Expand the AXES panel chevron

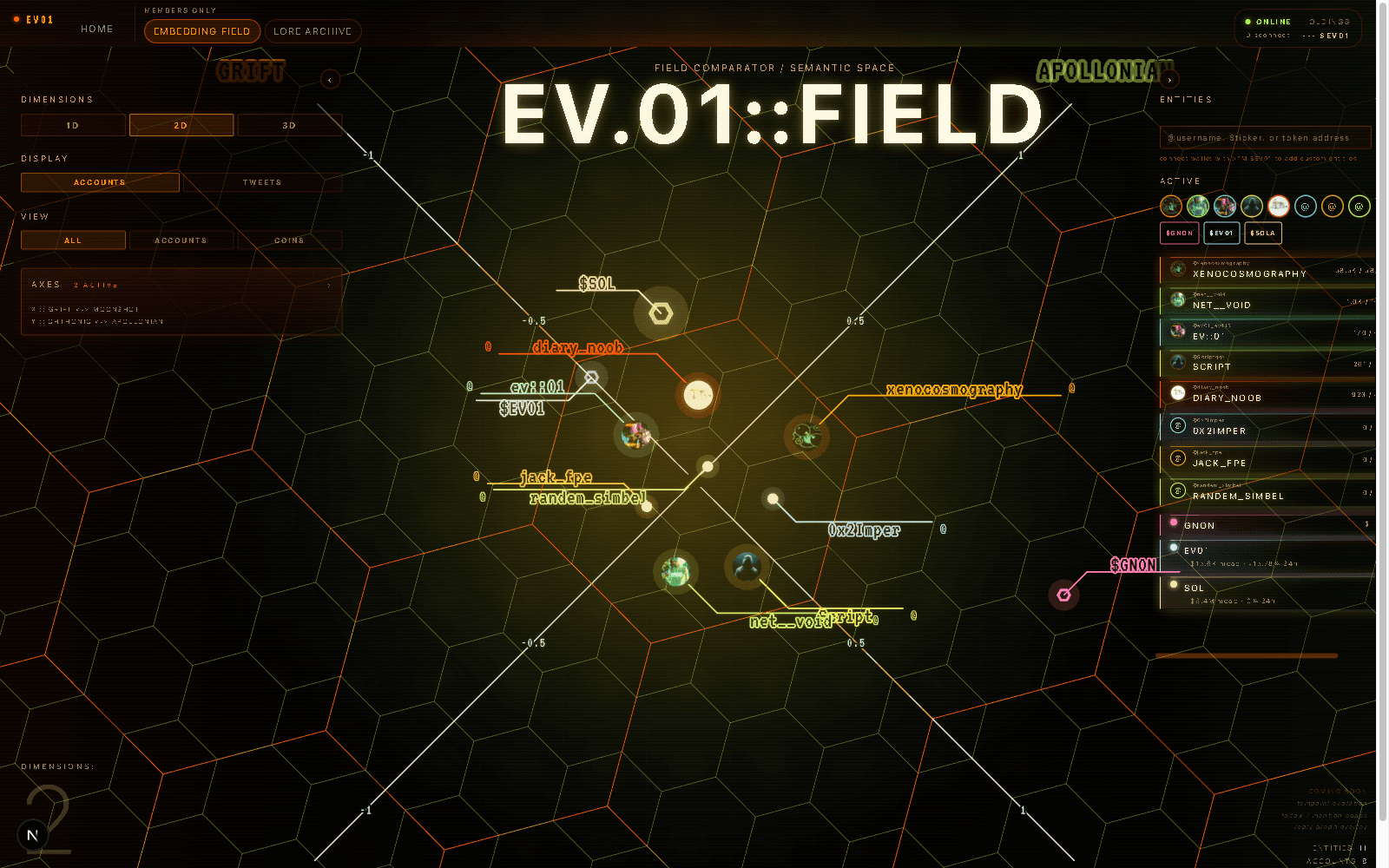coord(330,284)
